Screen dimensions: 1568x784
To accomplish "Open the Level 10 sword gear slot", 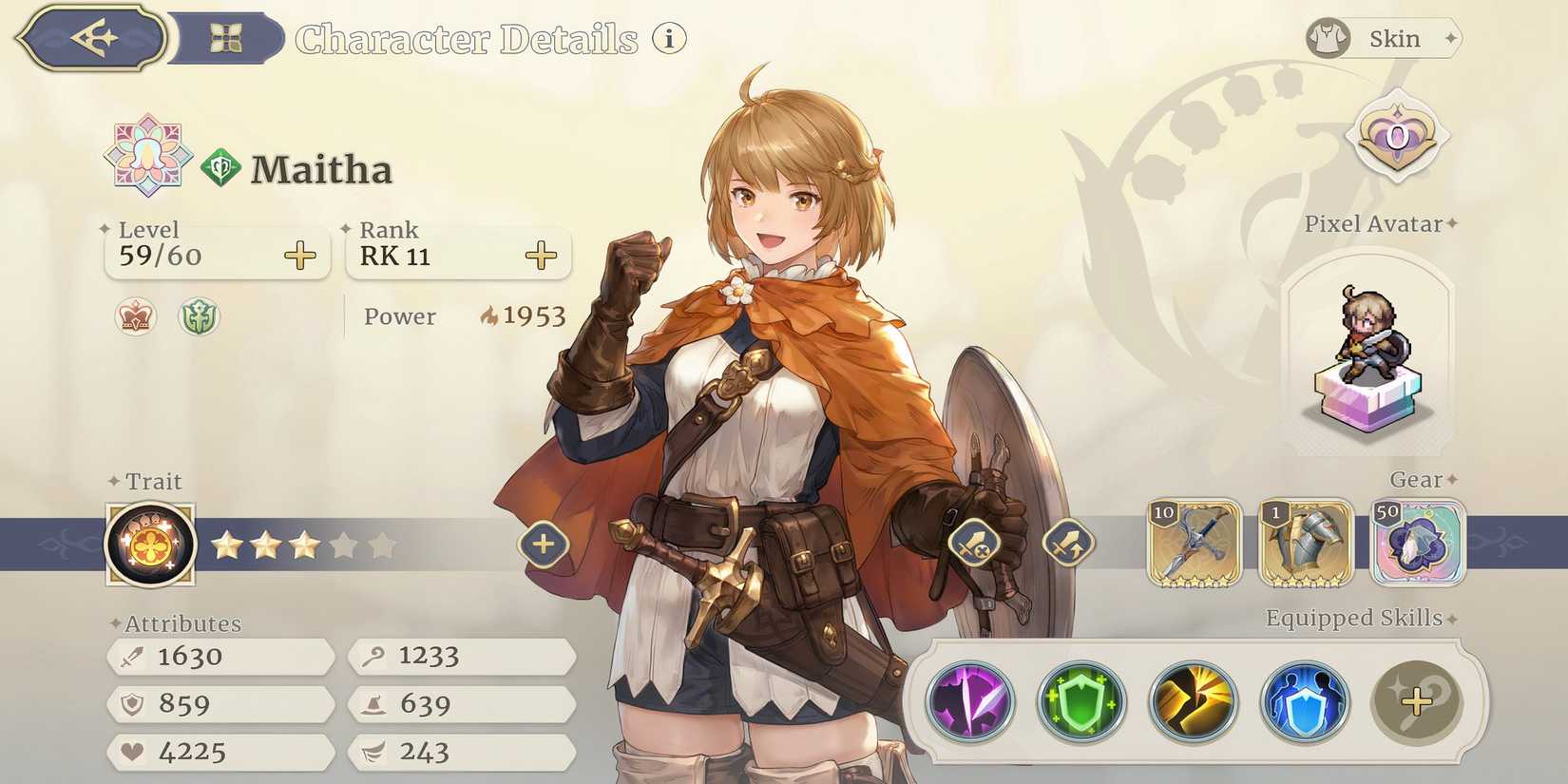I will point(1195,545).
